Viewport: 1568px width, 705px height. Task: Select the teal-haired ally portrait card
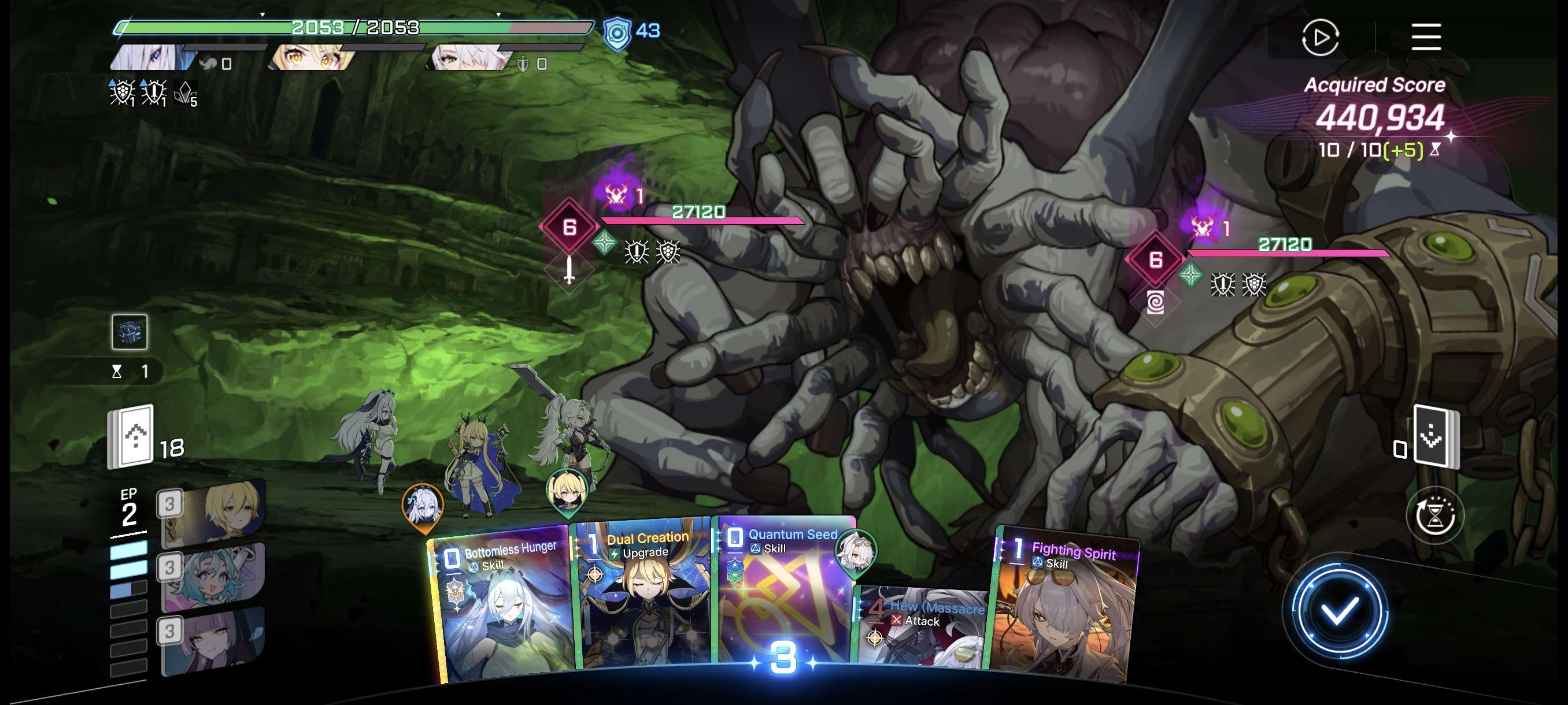[213, 577]
